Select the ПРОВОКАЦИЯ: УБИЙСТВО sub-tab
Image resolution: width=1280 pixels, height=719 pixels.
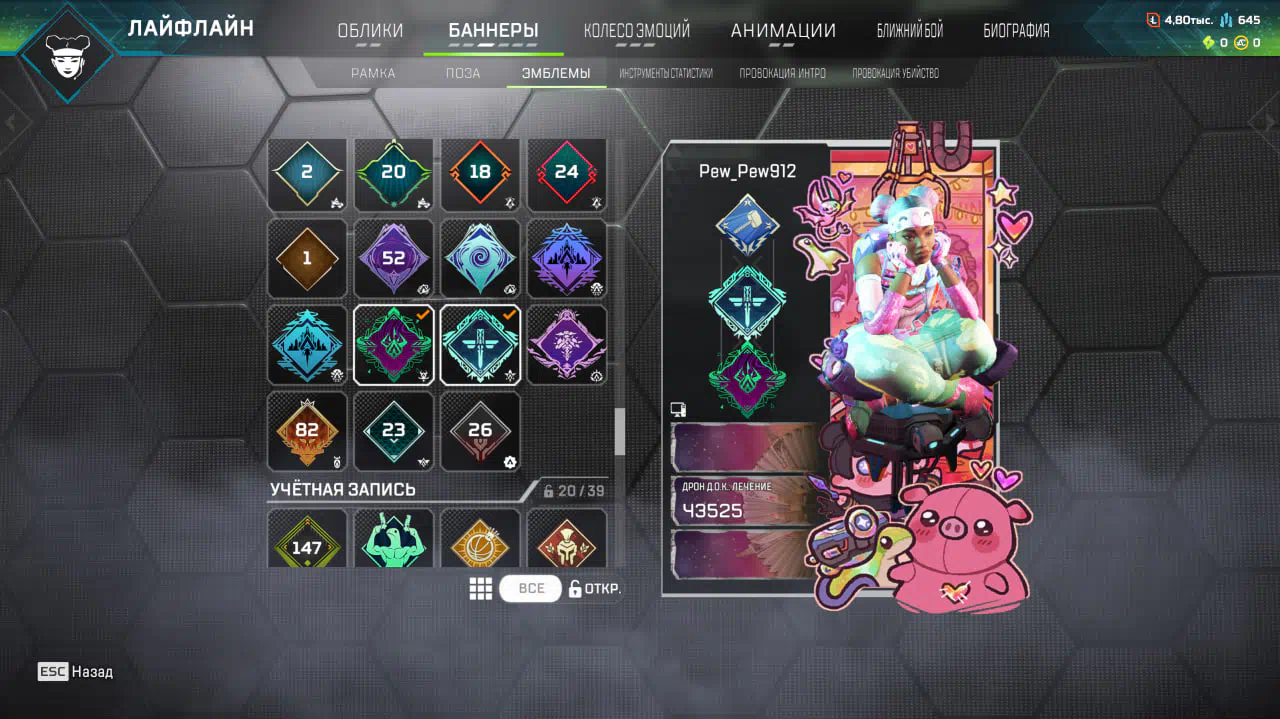click(x=895, y=73)
